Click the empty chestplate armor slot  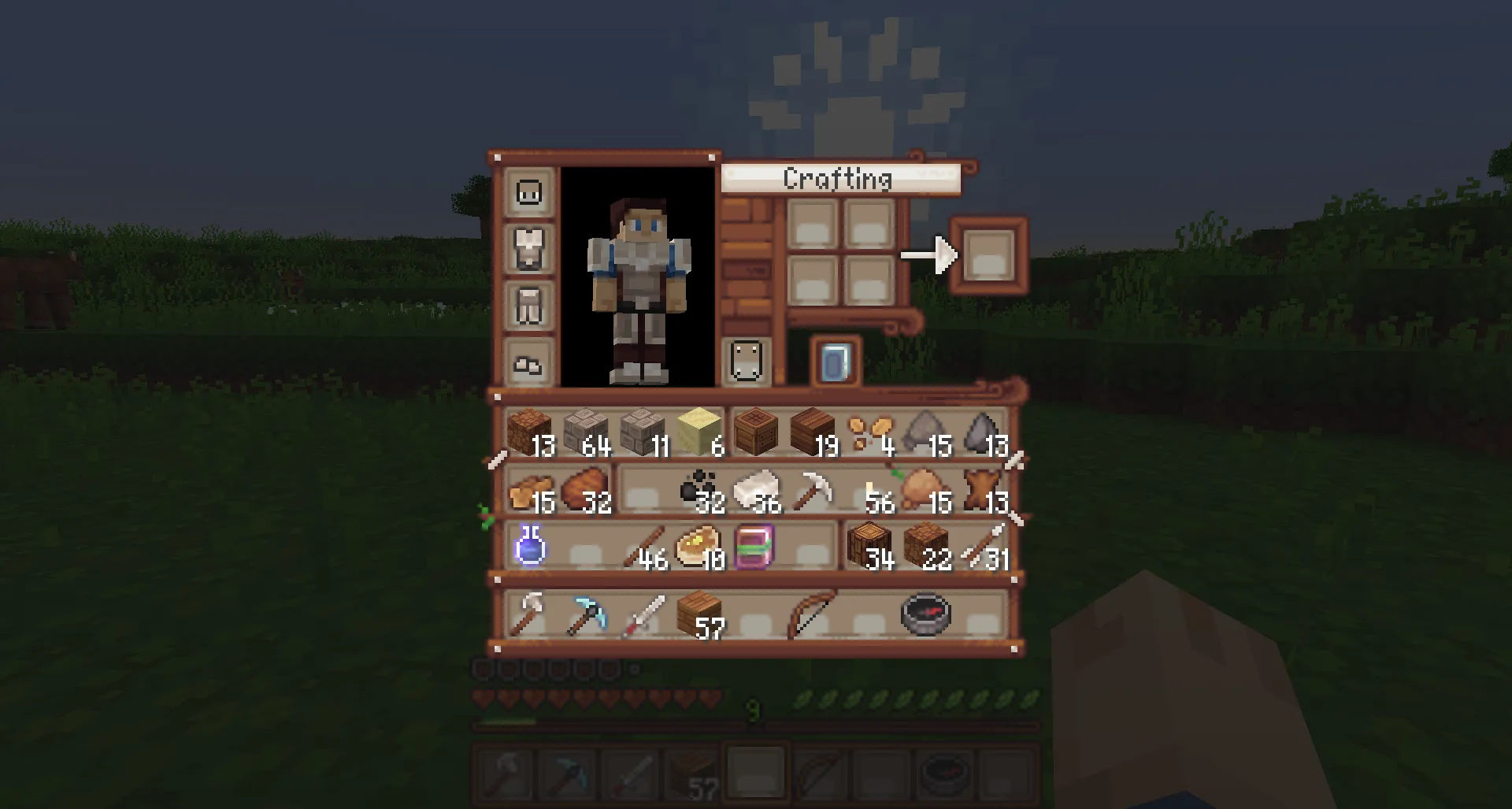point(529,250)
